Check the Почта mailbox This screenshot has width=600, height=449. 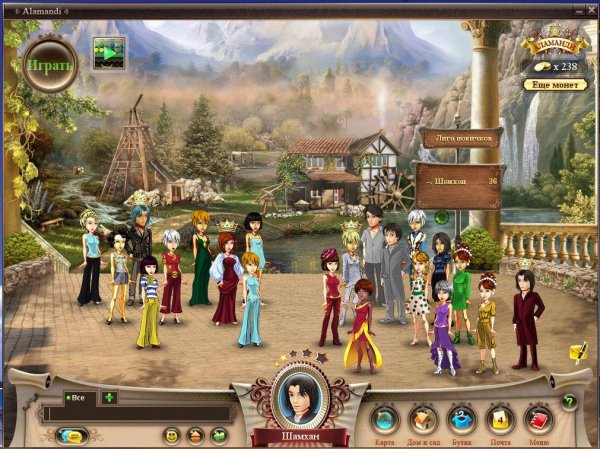pyautogui.click(x=500, y=420)
